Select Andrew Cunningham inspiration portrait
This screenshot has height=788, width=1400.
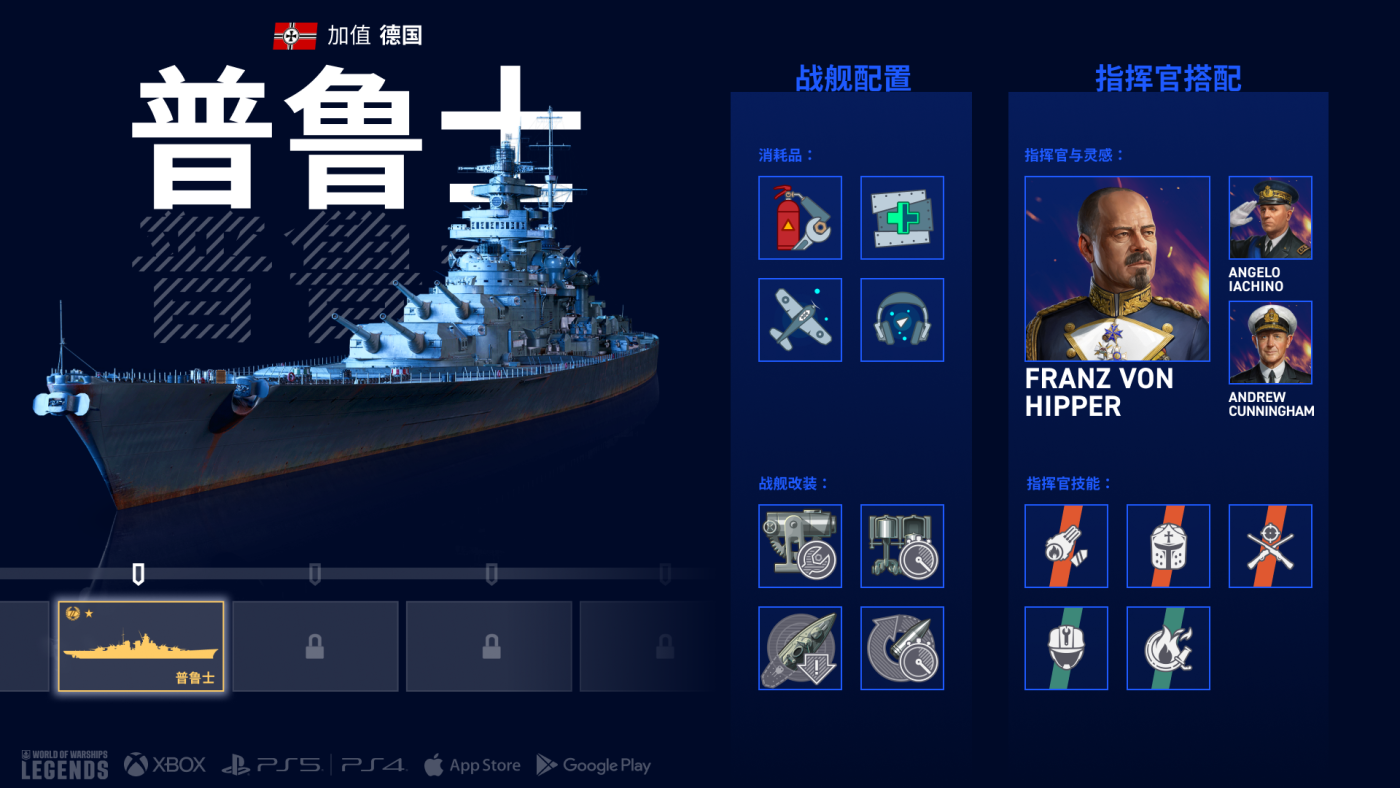[1270, 343]
